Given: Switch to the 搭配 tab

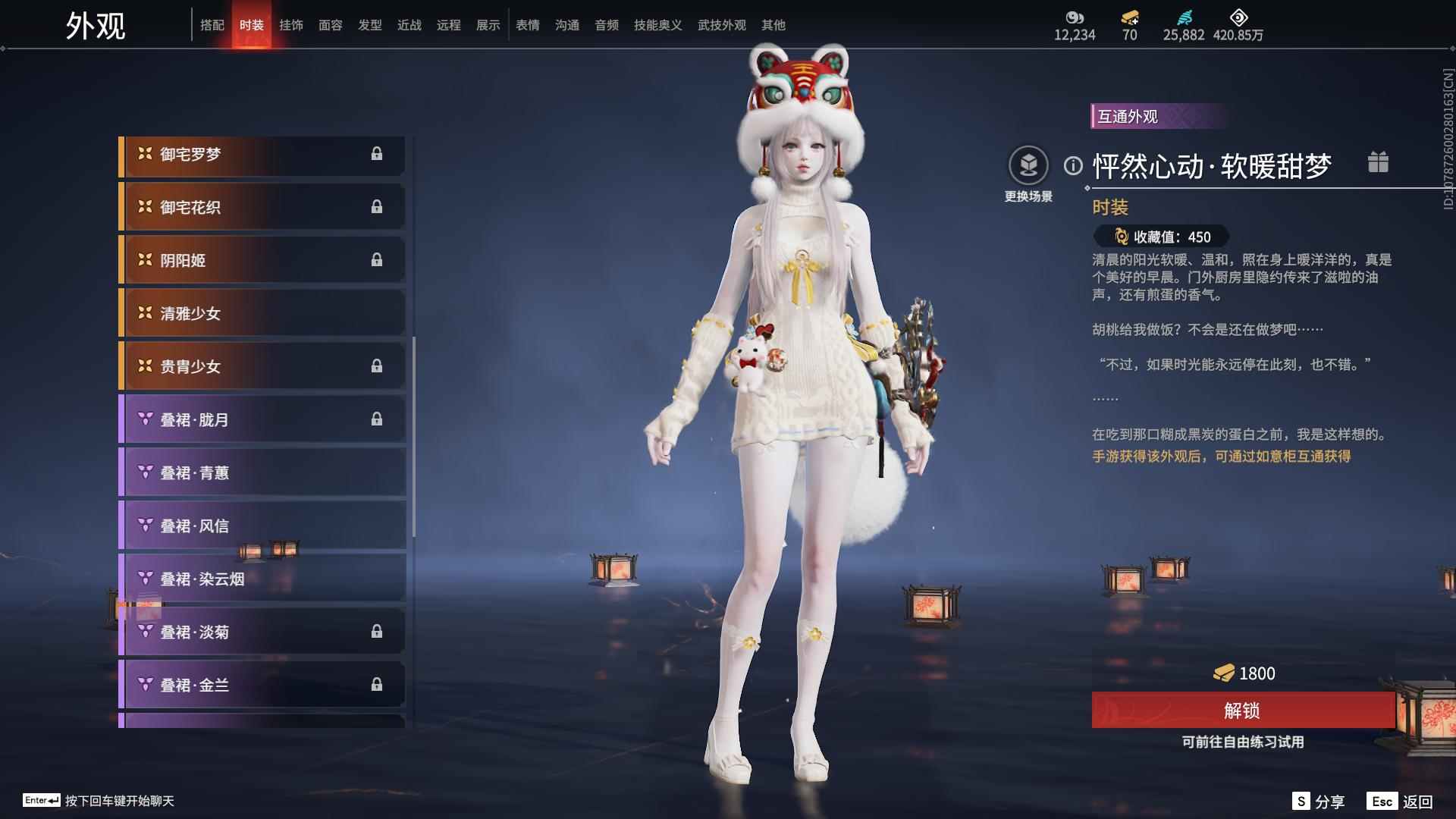Looking at the screenshot, I should tap(213, 25).
